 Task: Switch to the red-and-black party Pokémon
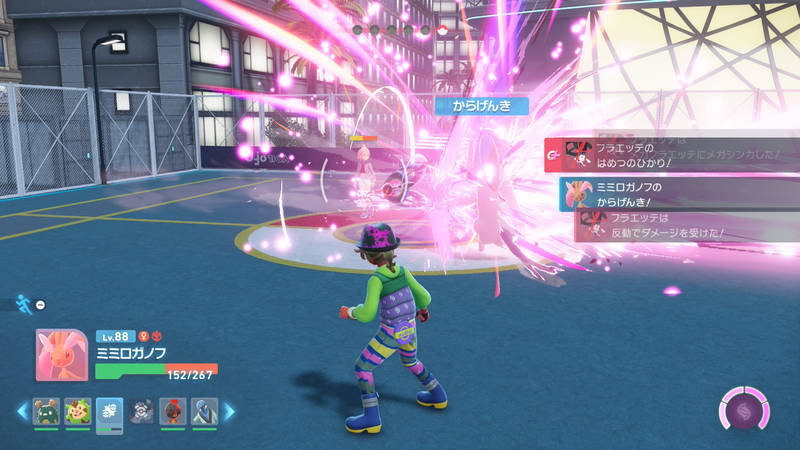173,411
